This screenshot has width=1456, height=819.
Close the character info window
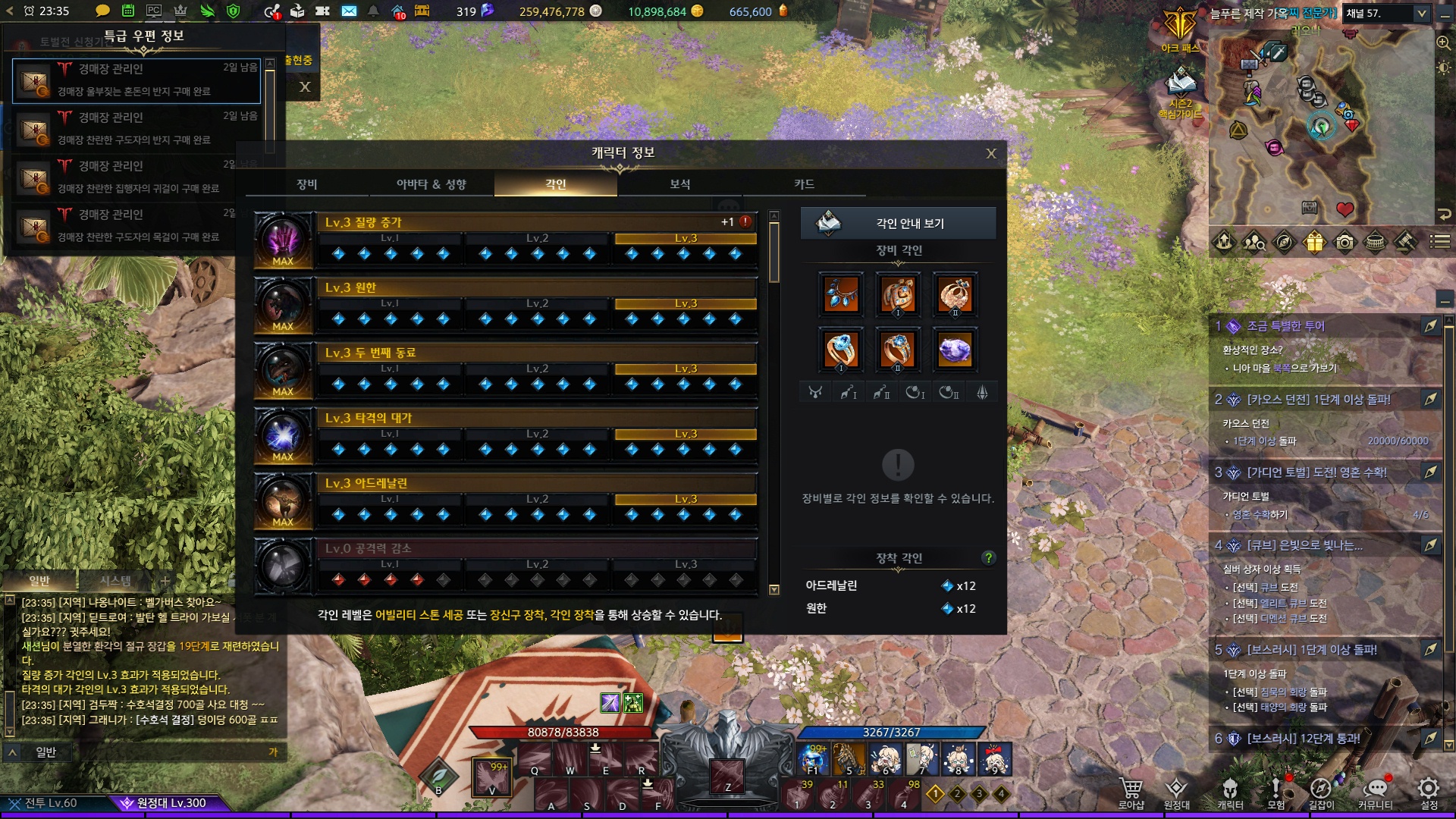click(990, 154)
